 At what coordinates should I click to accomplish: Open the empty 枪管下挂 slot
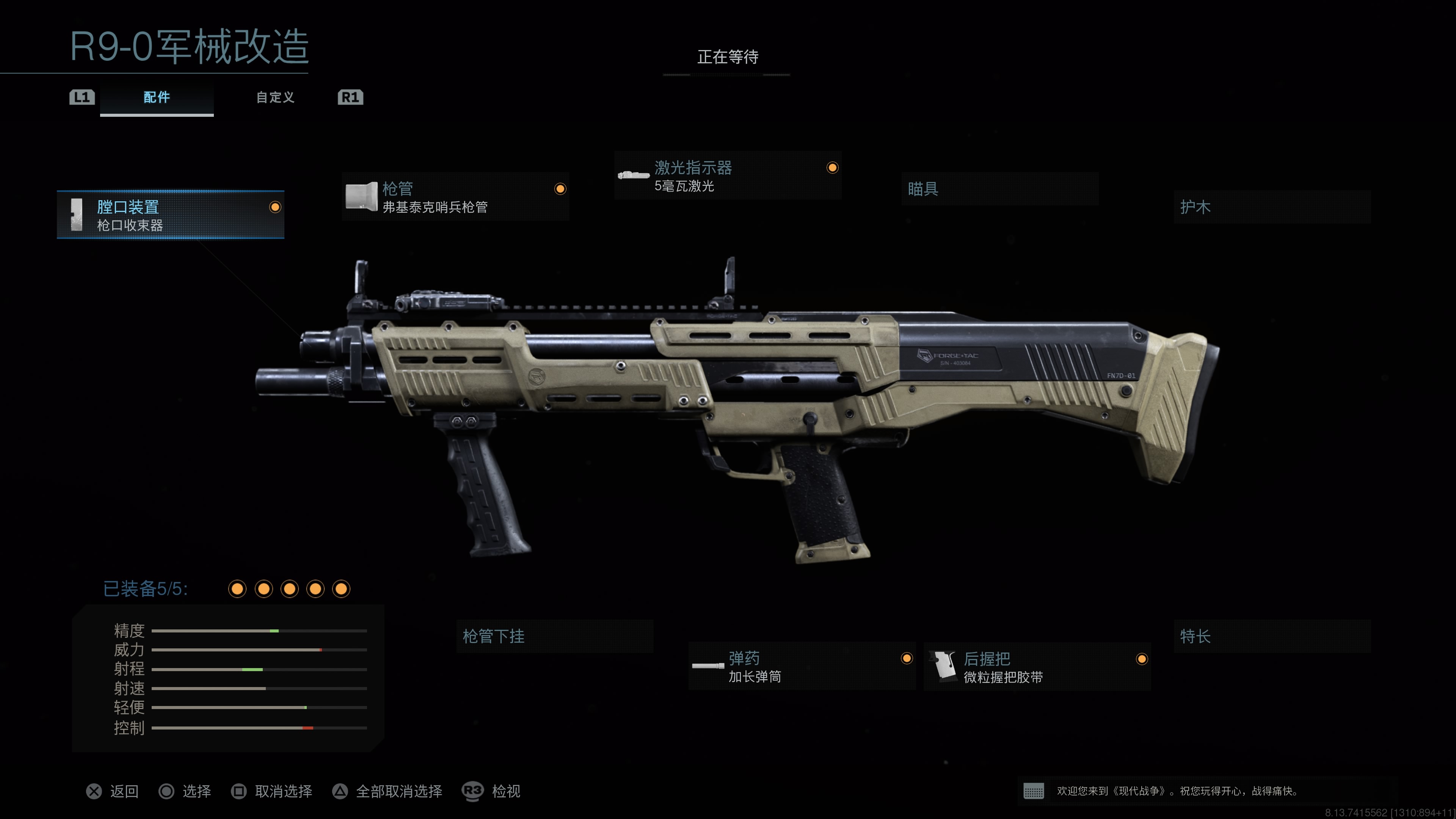coord(554,637)
